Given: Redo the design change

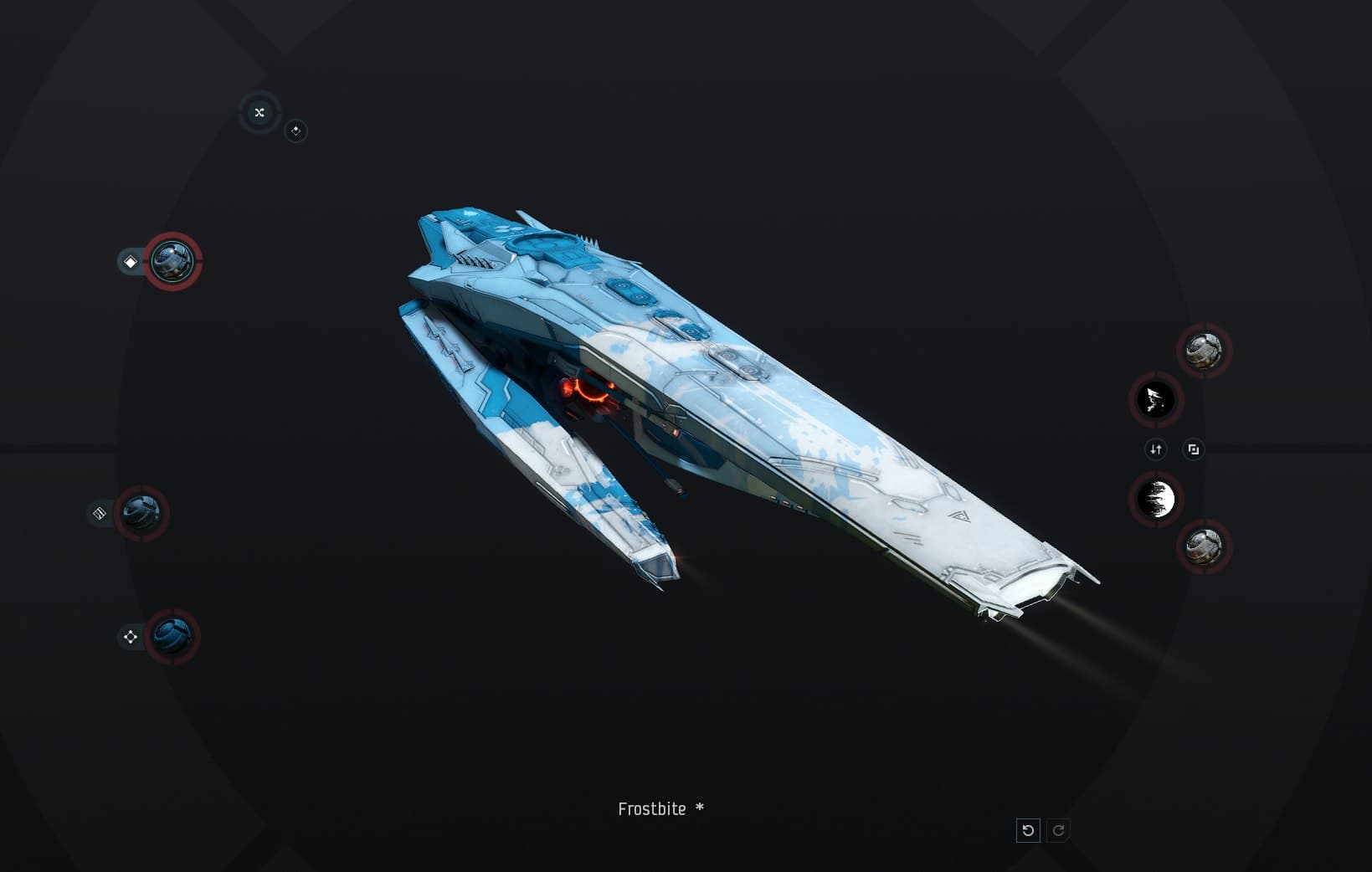Looking at the screenshot, I should tap(1058, 830).
